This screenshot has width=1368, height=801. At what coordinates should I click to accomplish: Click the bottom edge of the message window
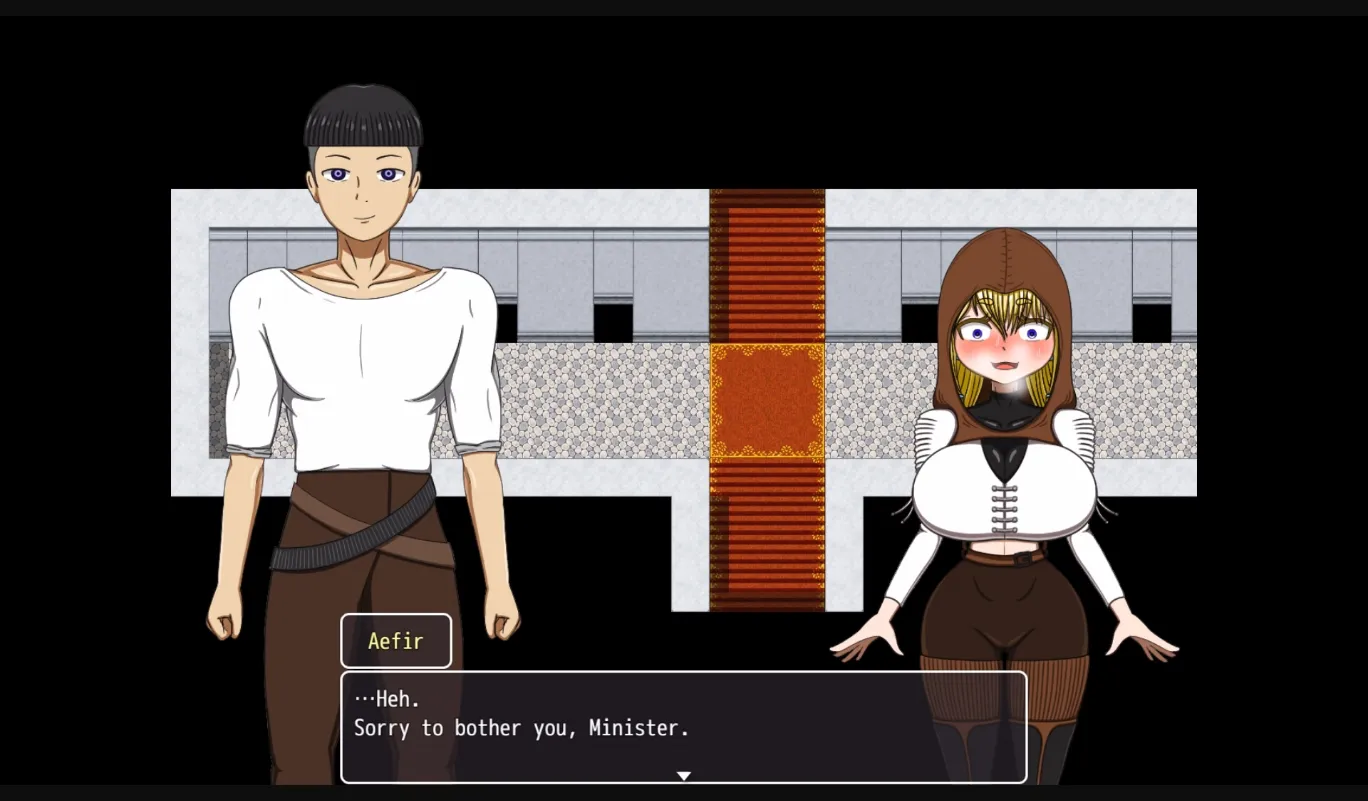pyautogui.click(x=684, y=782)
